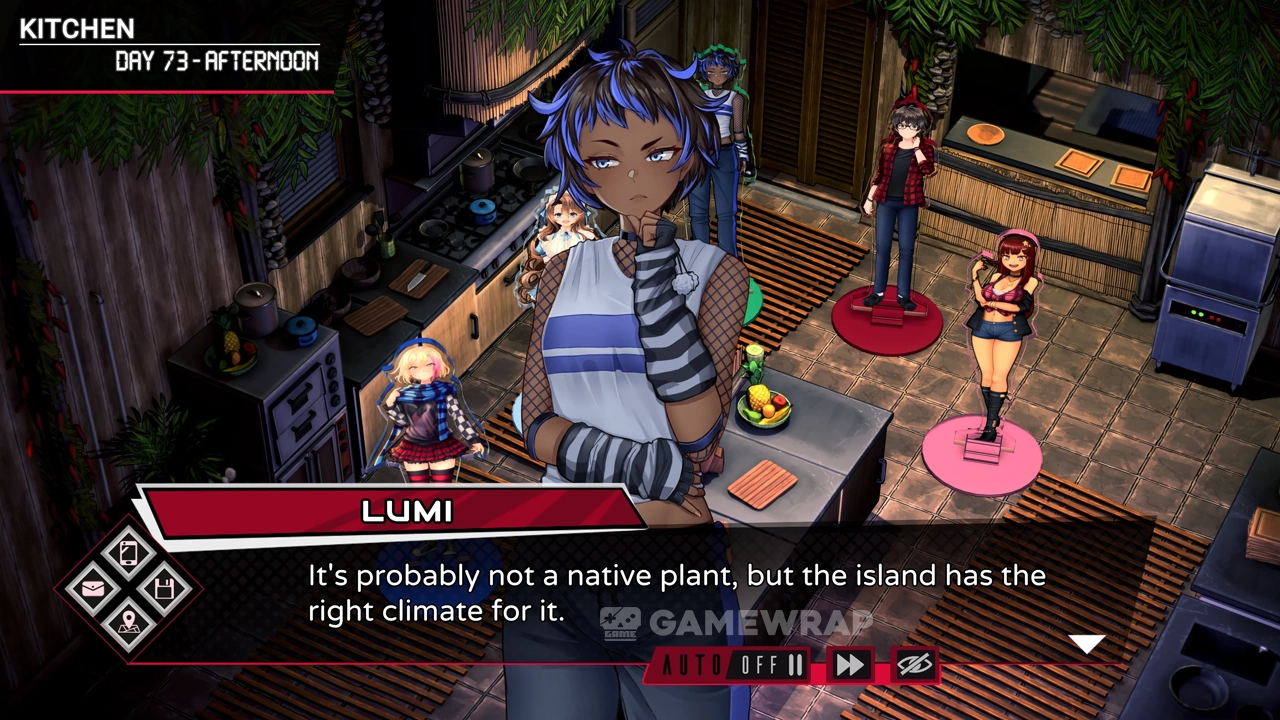Open the phone menu icon
The width and height of the screenshot is (1280, 720).
click(x=129, y=553)
